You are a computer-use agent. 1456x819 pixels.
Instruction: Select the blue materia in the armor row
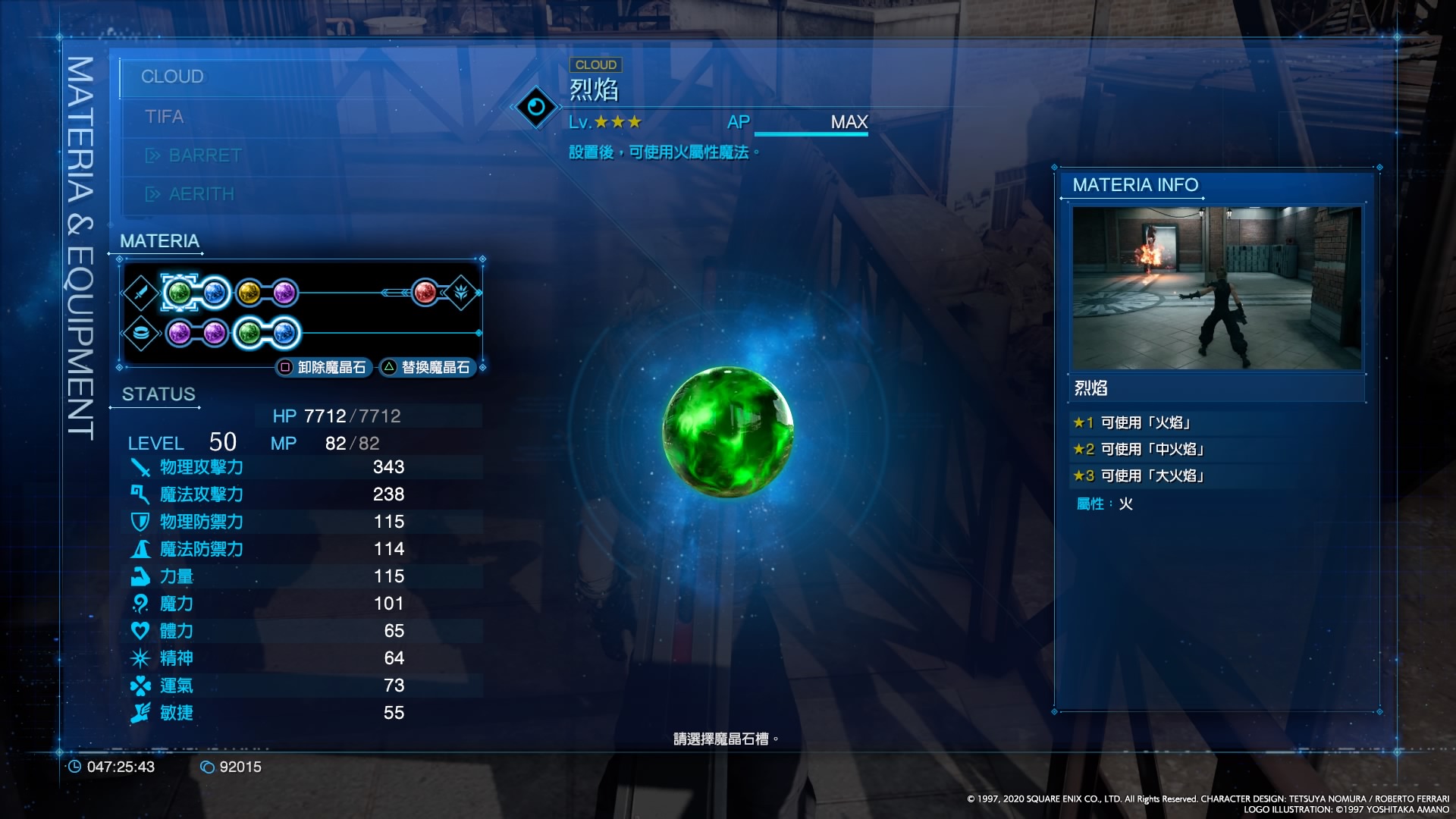(284, 333)
